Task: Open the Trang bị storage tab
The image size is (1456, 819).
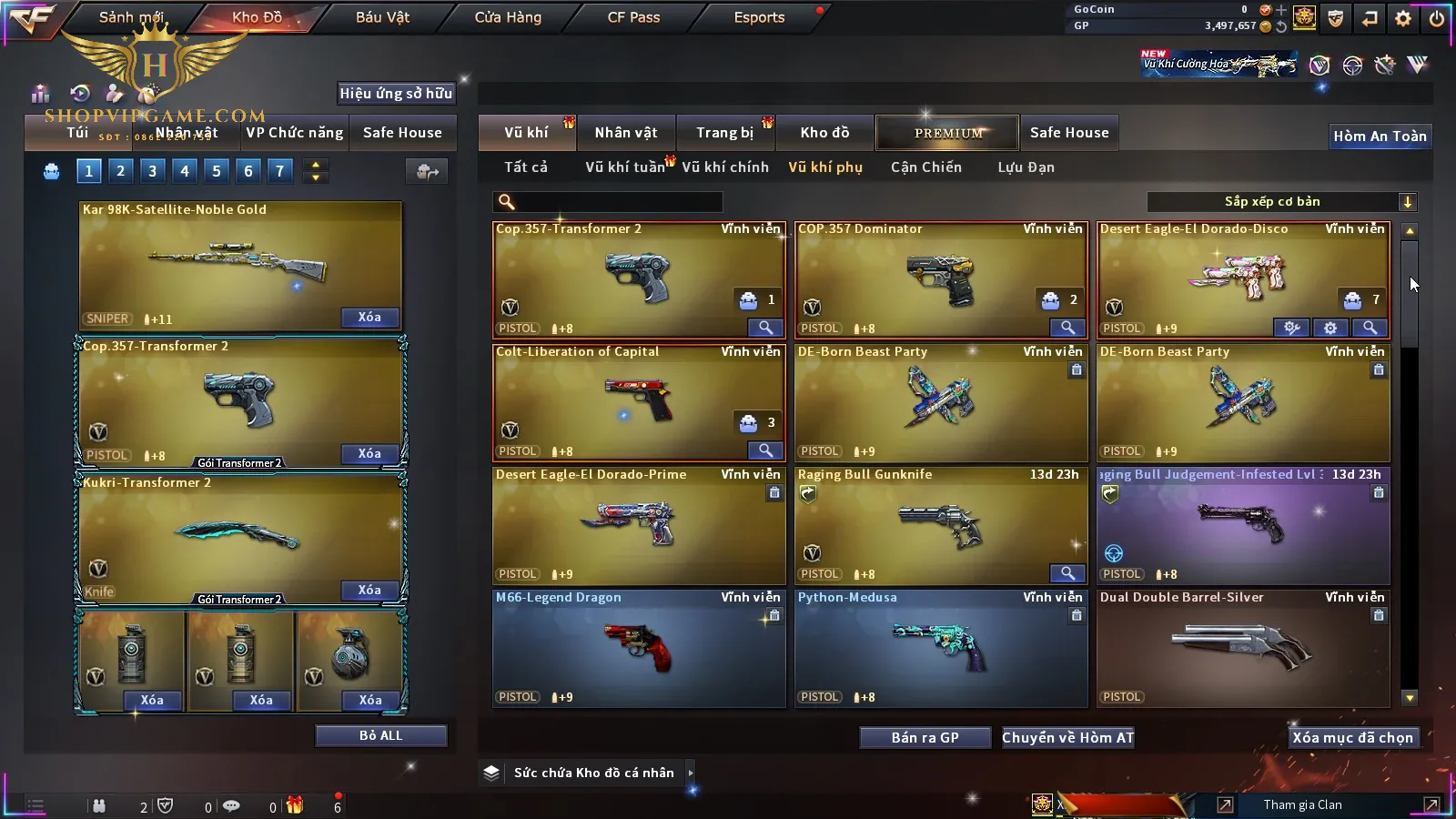Action: 725,133
